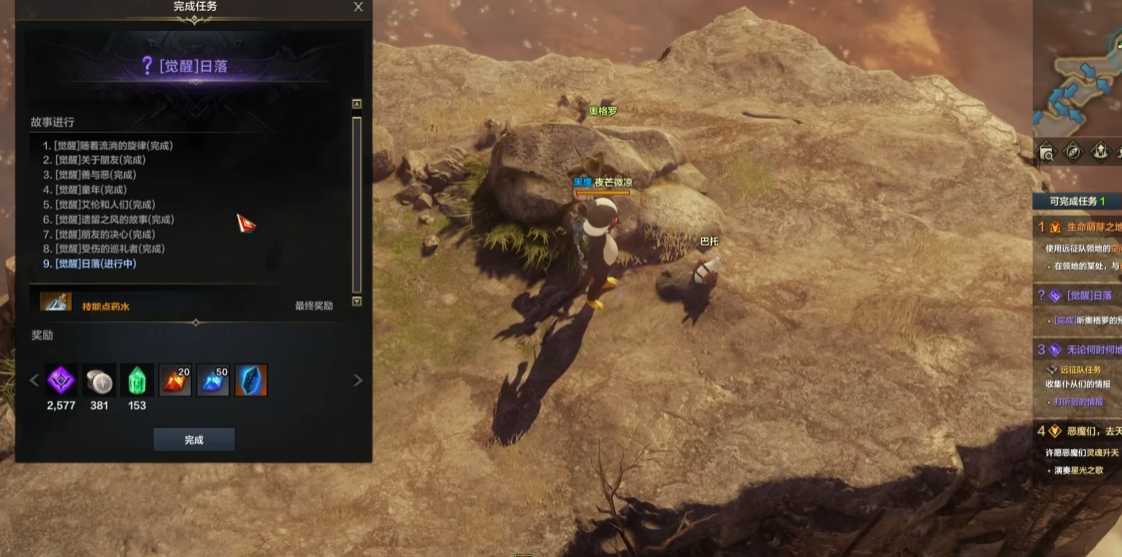
Task: Select the blue shard reward with 50
Action: (214, 380)
